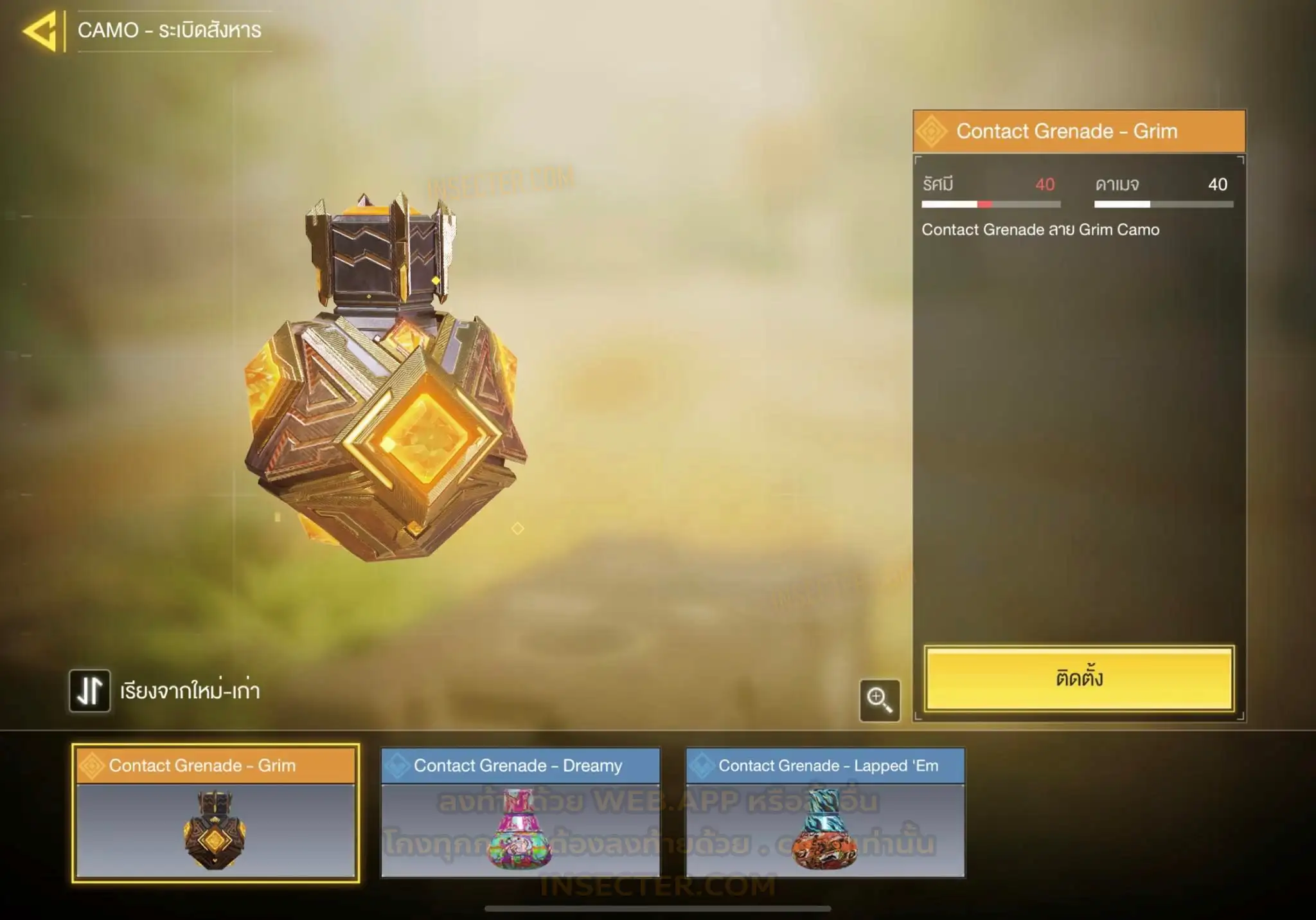Choose the Contact Grenade - Dreamy camo
1316x920 pixels.
click(520, 813)
